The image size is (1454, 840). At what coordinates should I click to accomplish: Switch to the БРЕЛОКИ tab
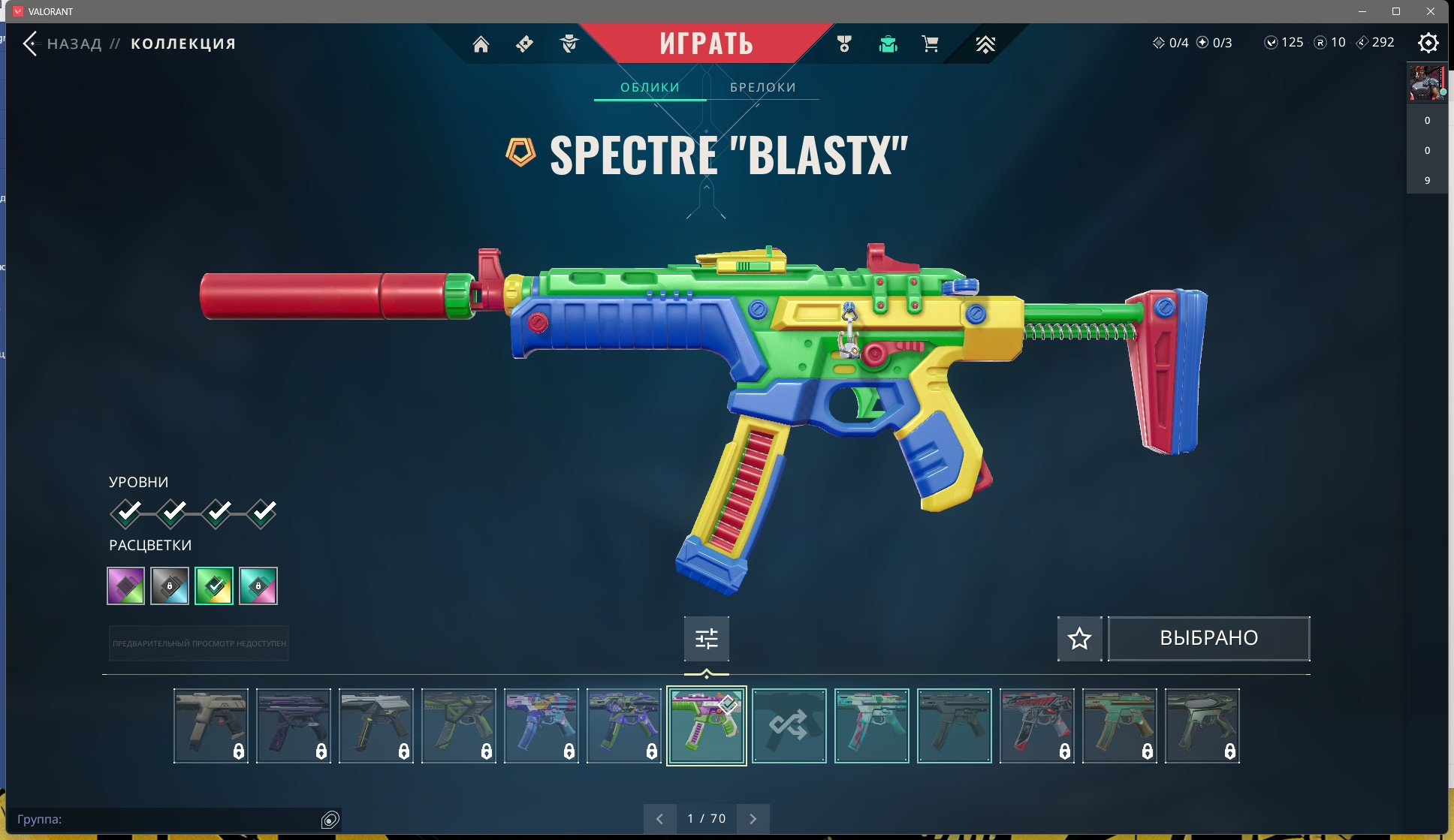[x=762, y=87]
